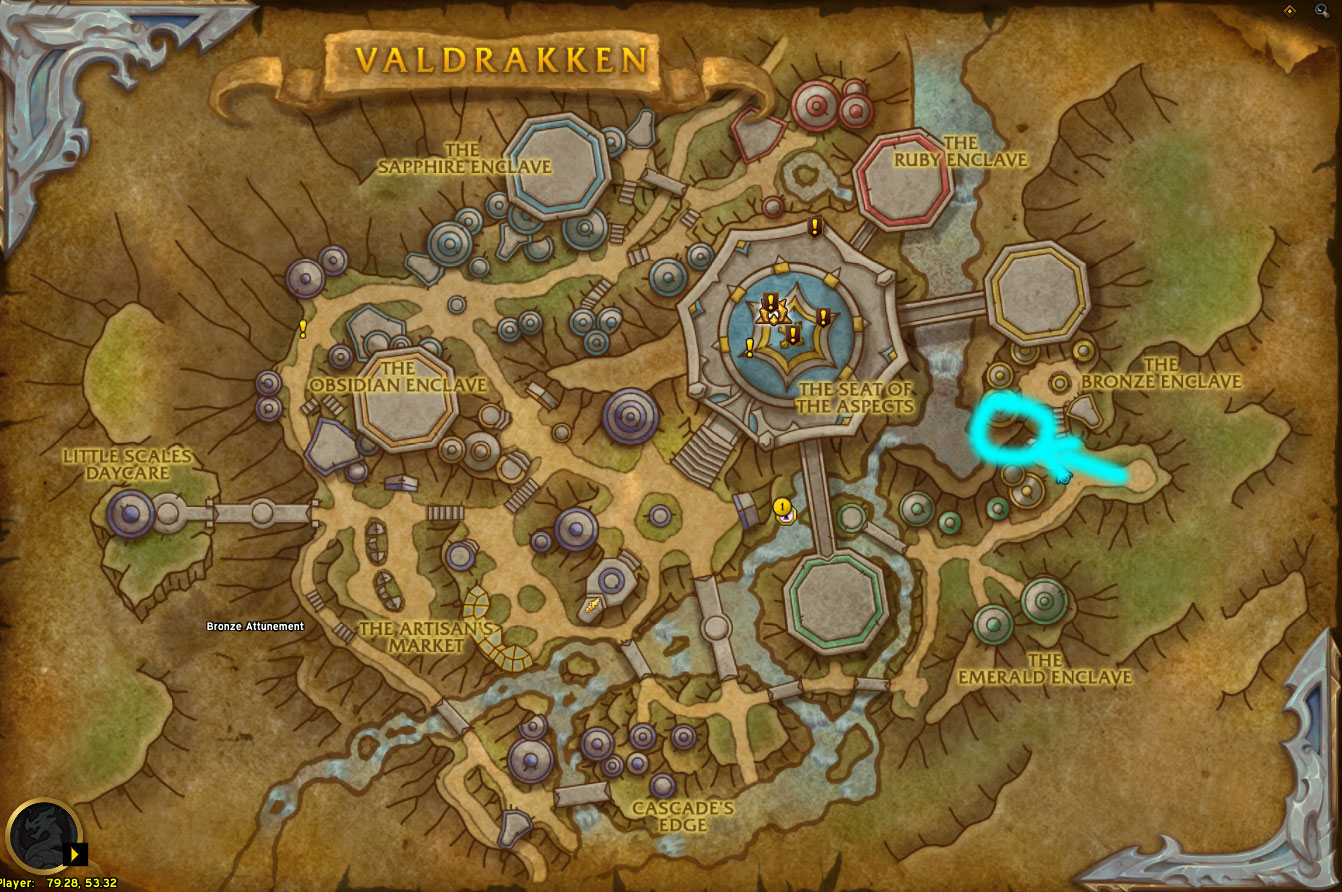The image size is (1342, 892).
Task: Click the magnifying glass zoom icon top-right
Action: tap(1324, 10)
